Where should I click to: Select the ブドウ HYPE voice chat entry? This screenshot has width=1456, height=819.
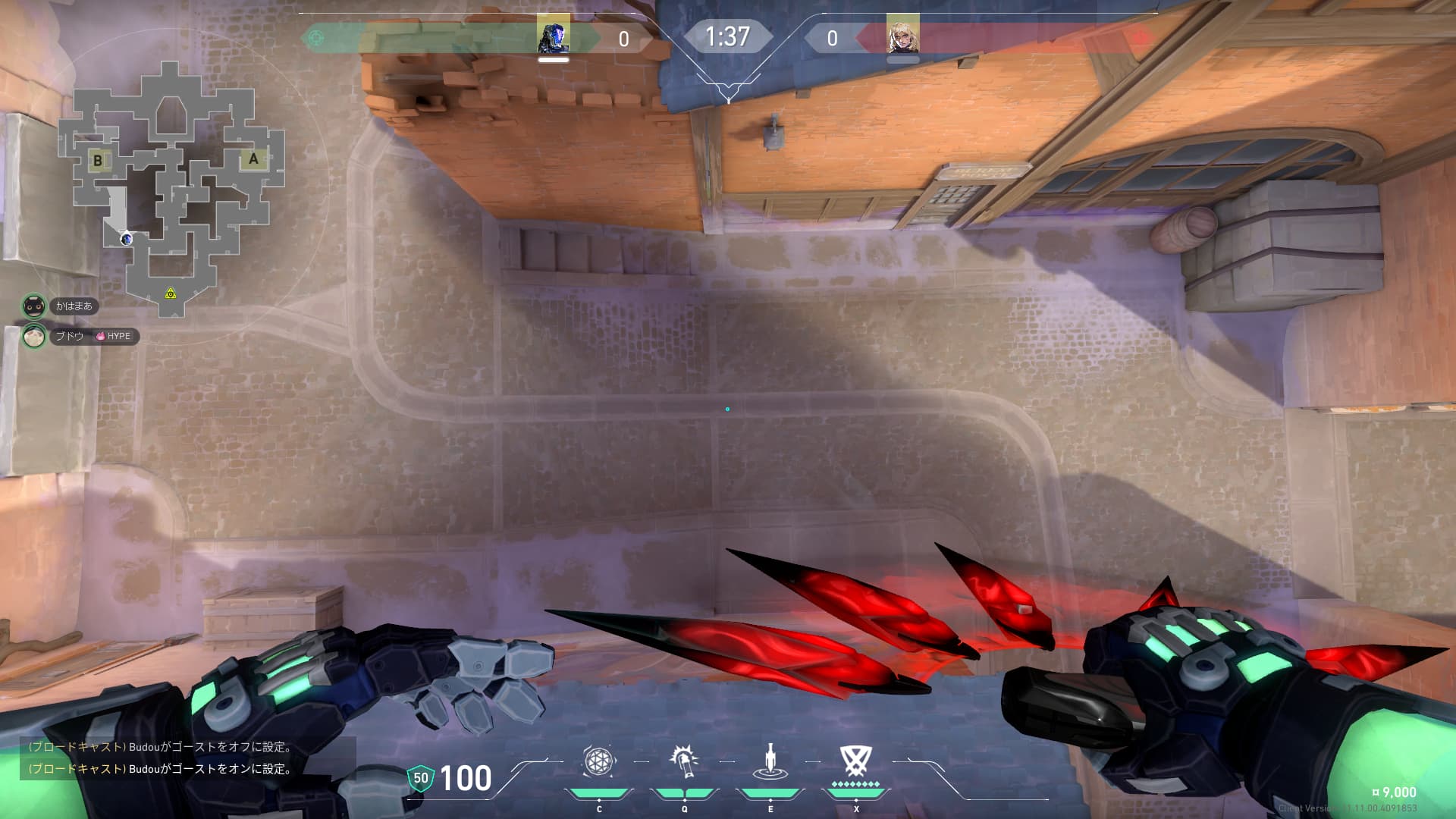(80, 336)
